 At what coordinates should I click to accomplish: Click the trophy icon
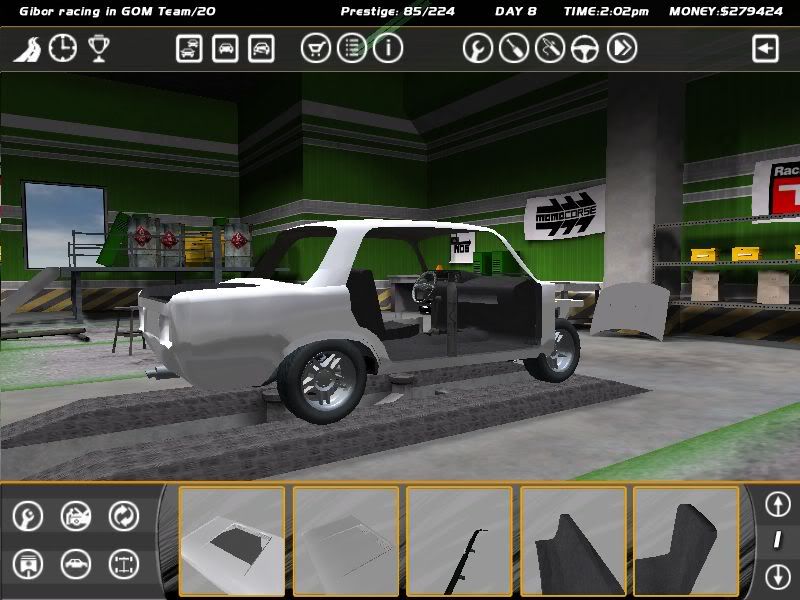point(98,48)
